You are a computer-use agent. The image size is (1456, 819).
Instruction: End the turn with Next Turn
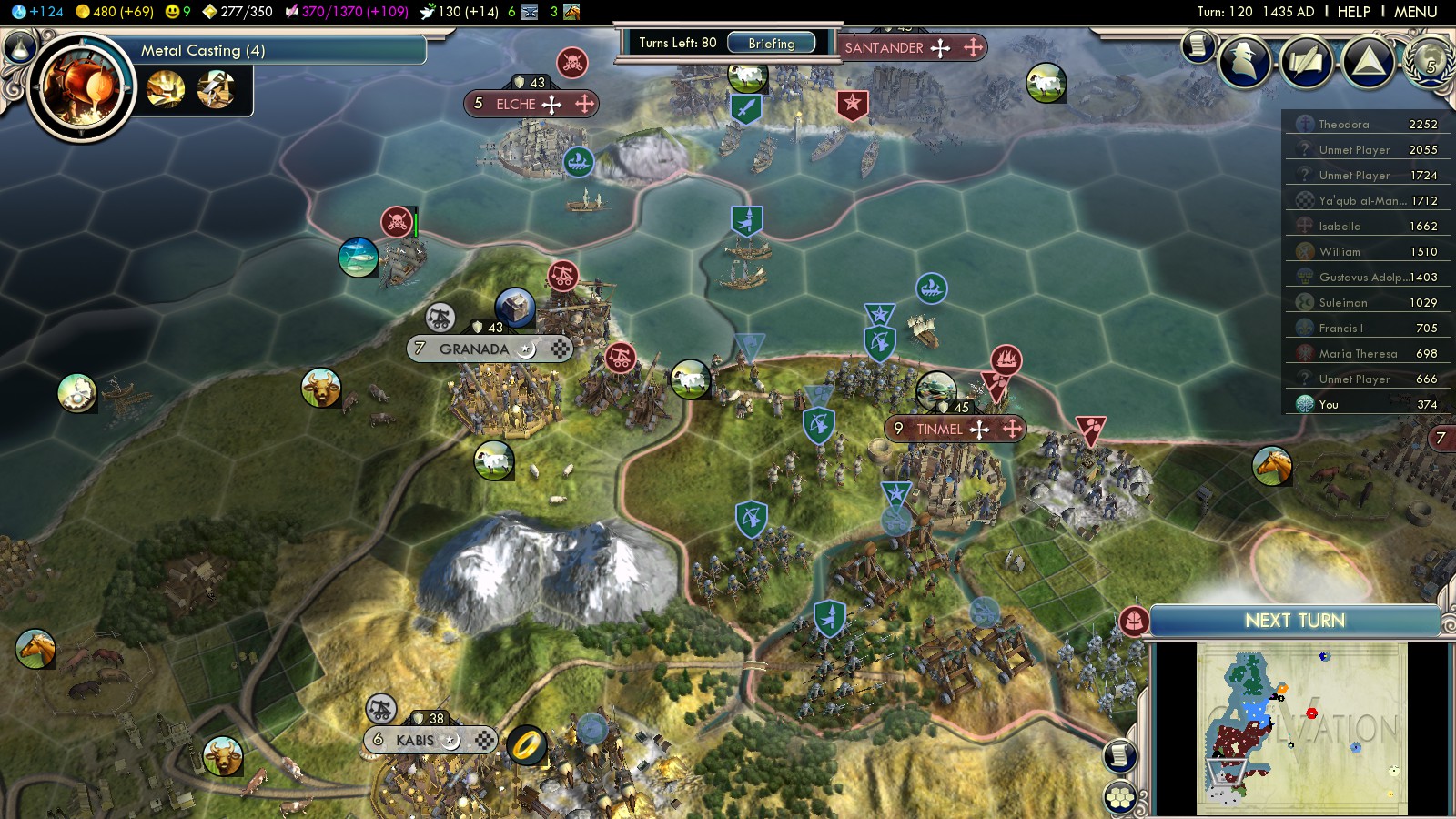1294,621
